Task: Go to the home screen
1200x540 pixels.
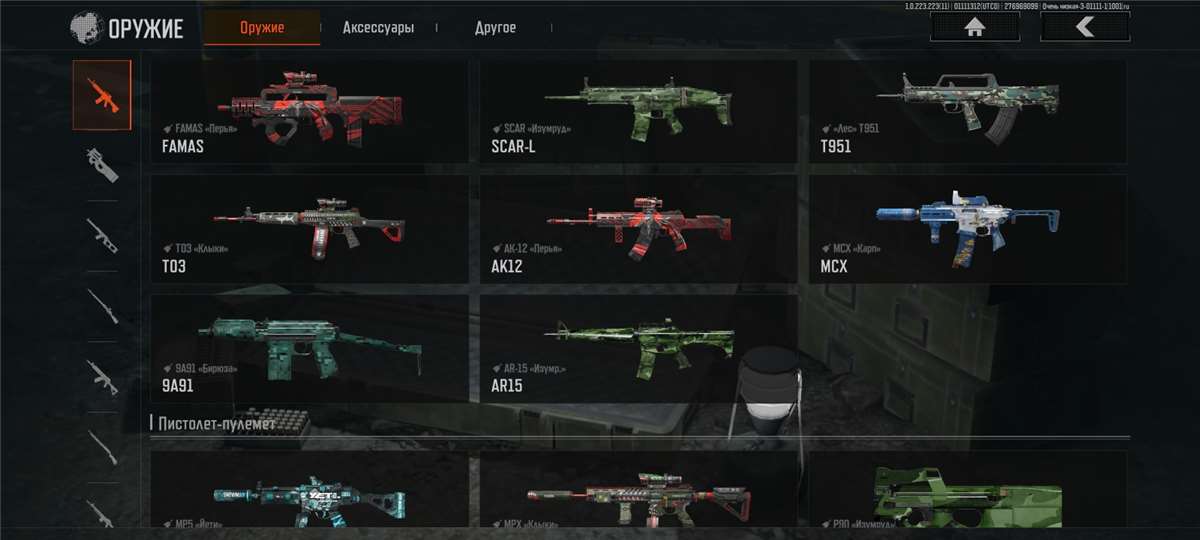Action: pyautogui.click(x=975, y=27)
